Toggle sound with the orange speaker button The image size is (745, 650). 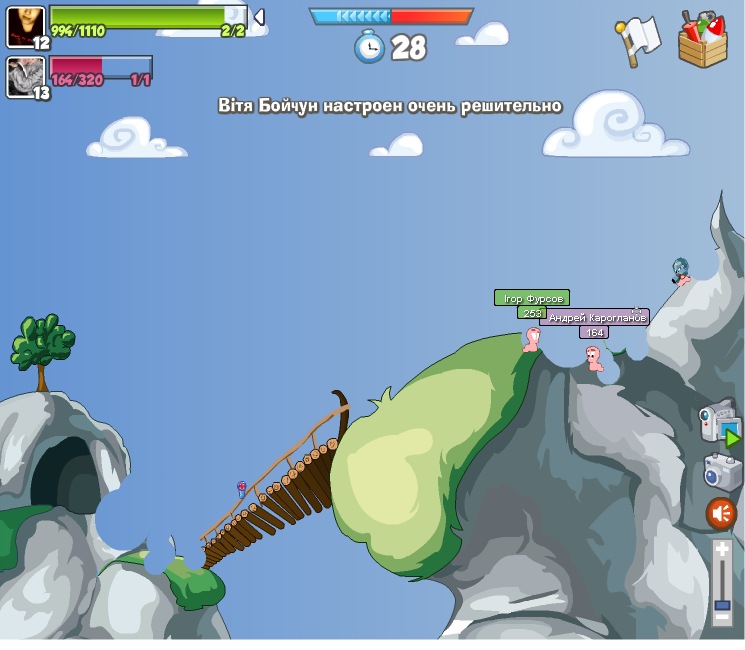pyautogui.click(x=721, y=514)
